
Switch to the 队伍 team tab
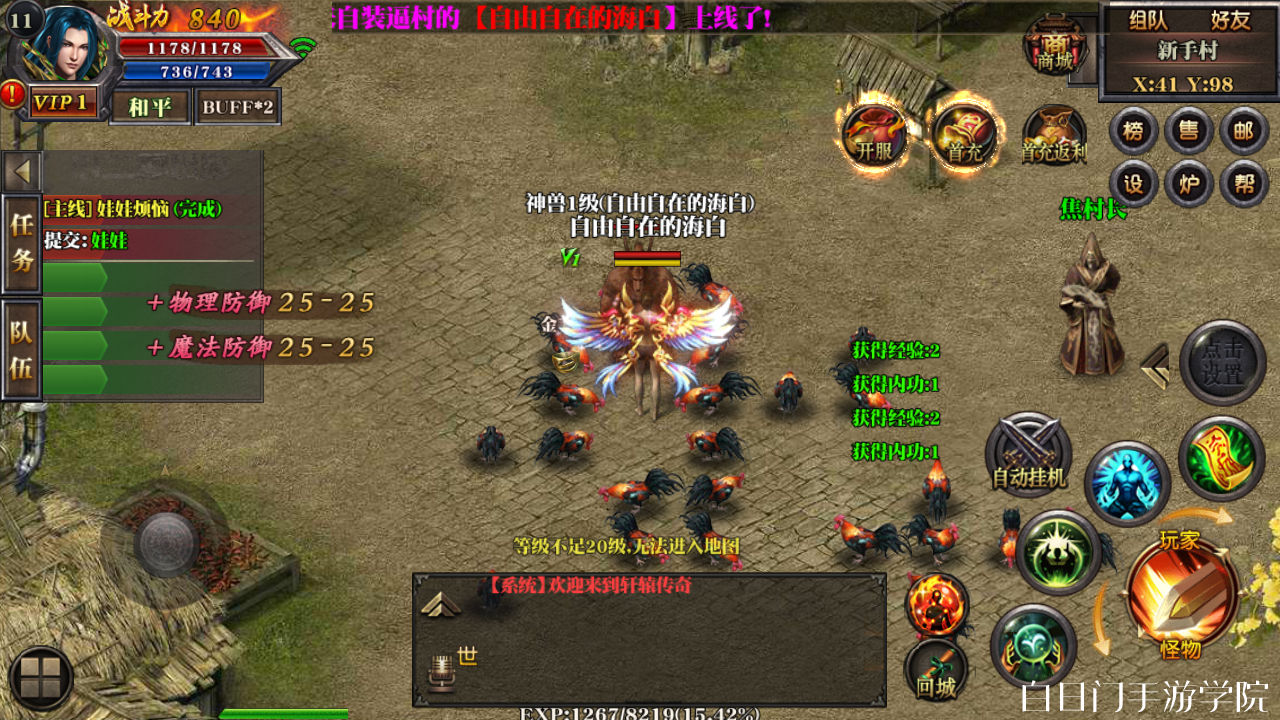21,349
